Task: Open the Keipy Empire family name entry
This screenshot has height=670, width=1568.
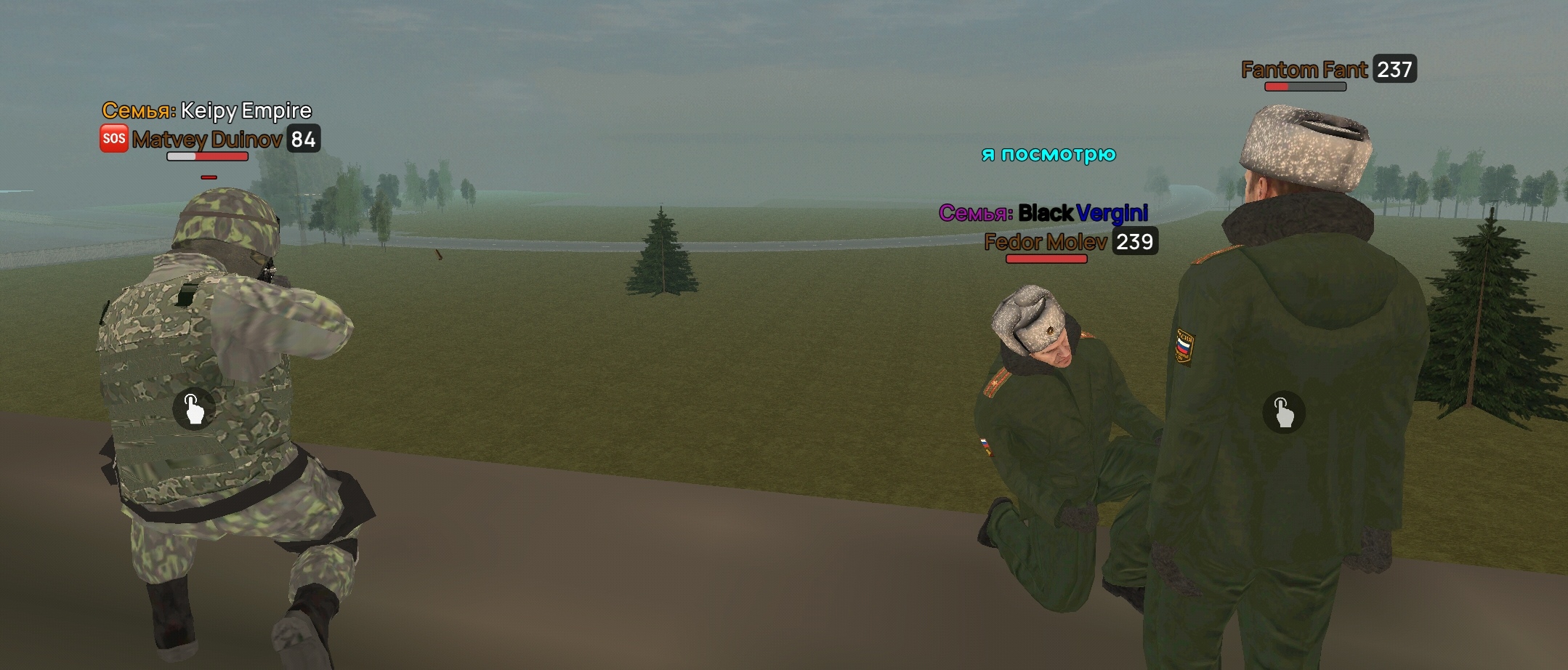Action: (207, 110)
